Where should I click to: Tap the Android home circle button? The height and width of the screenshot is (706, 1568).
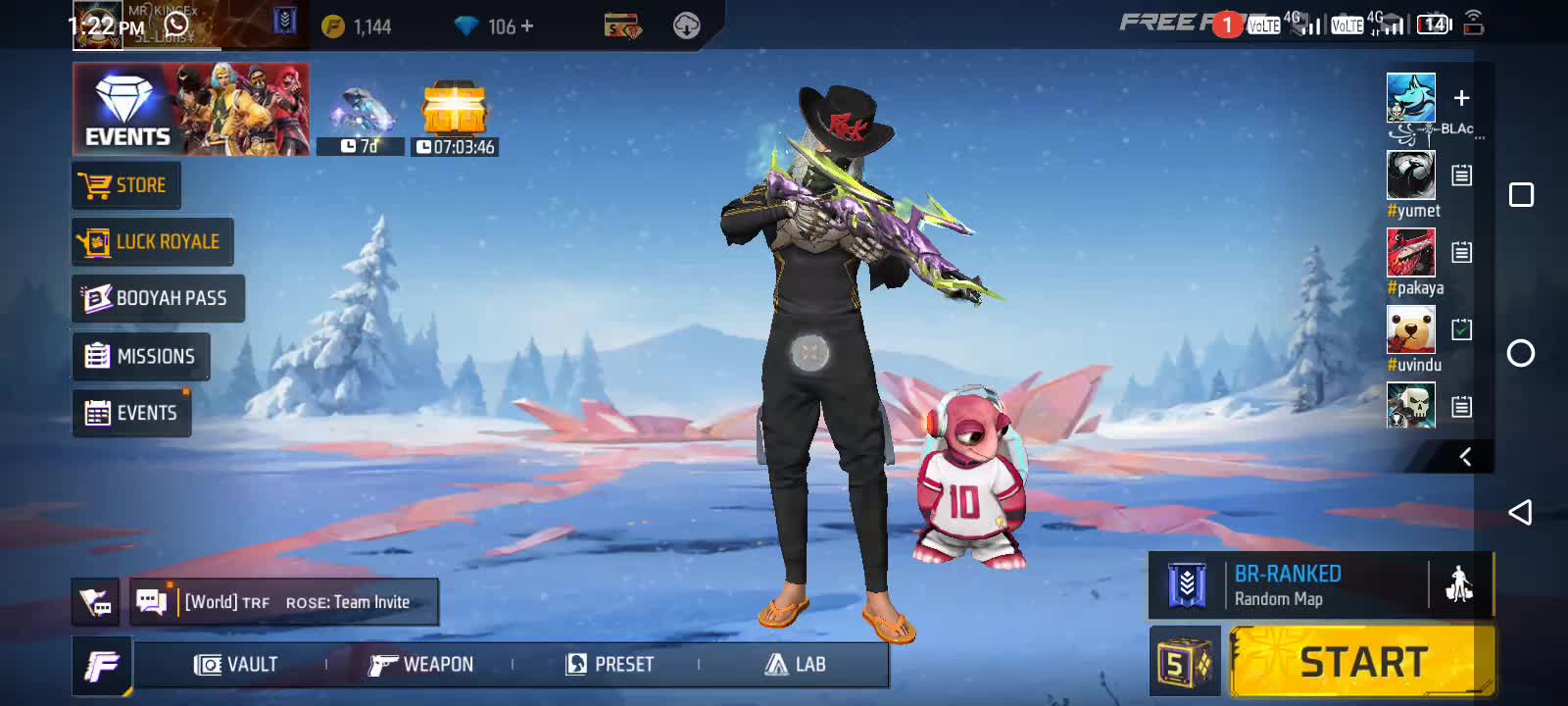pos(1520,353)
